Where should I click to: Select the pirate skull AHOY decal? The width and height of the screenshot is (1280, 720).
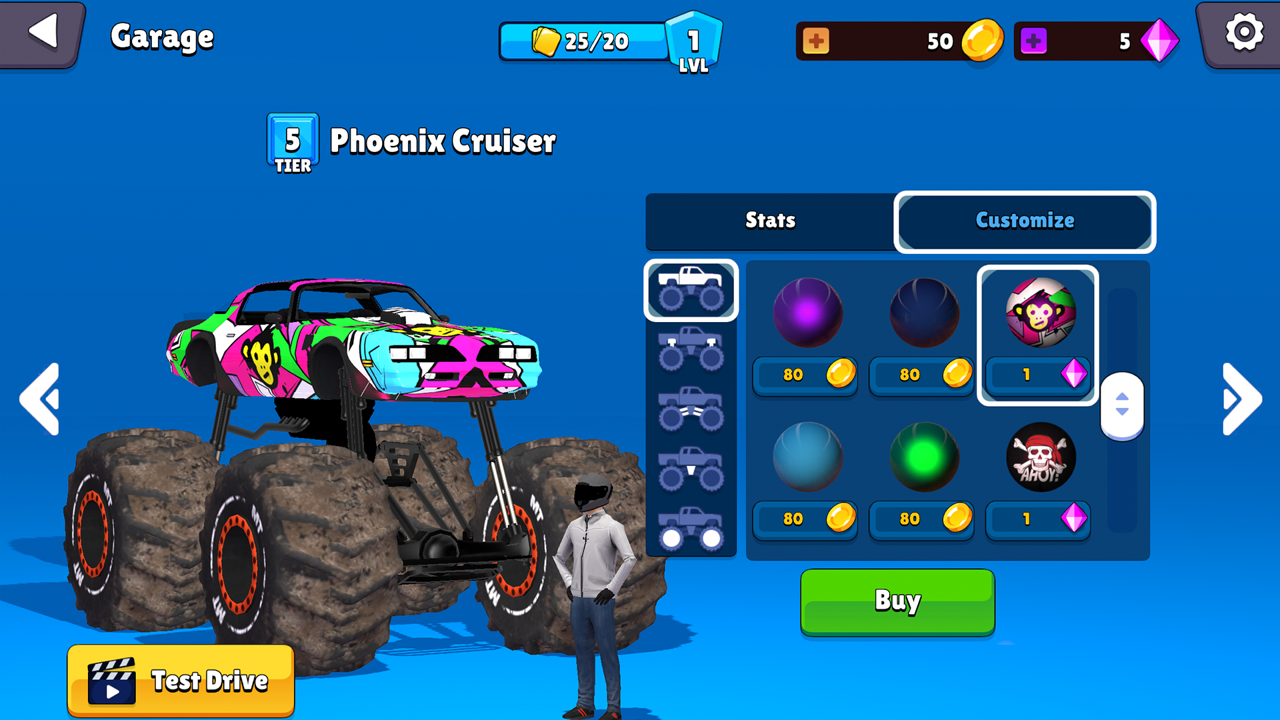[1038, 457]
